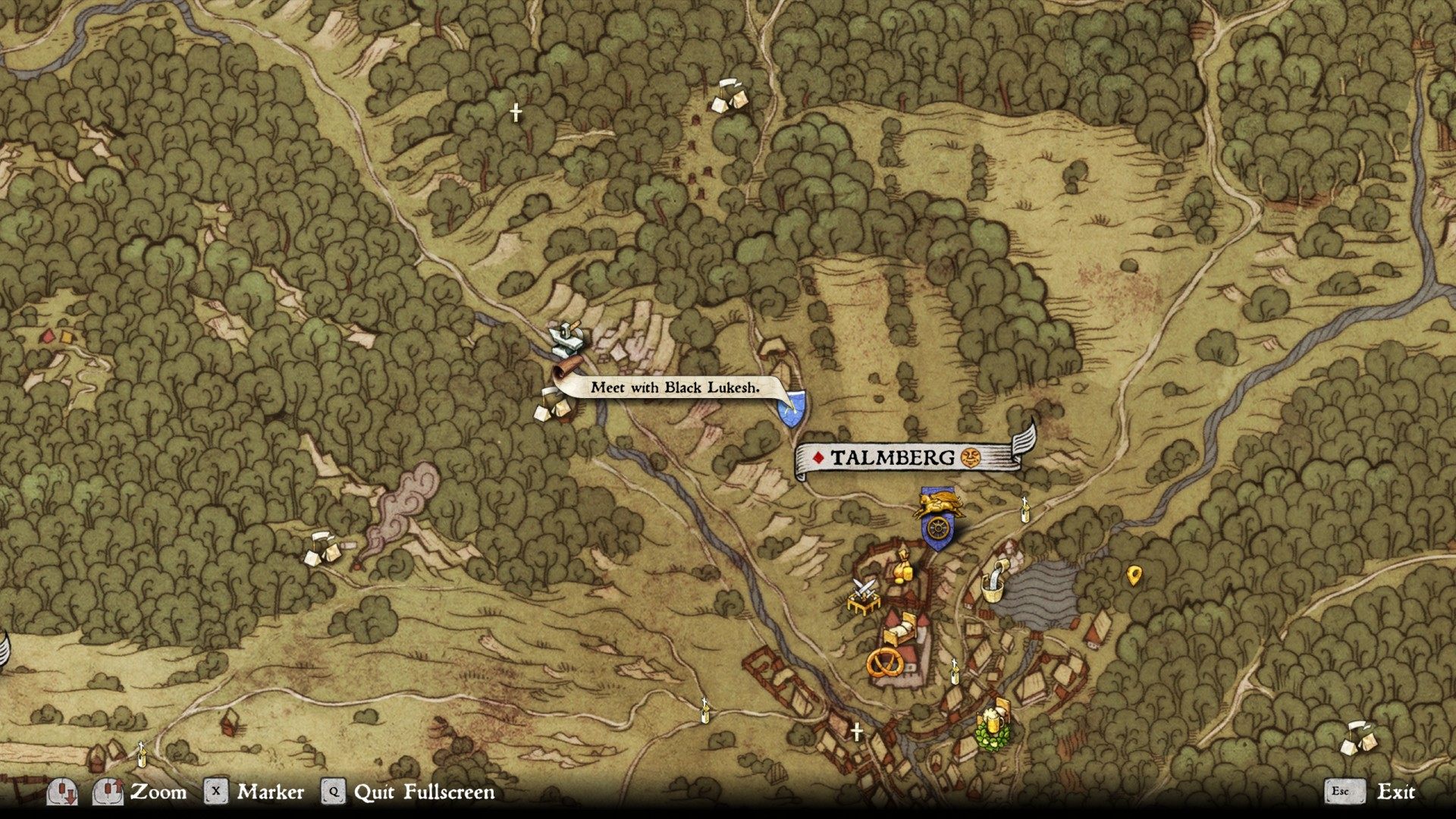This screenshot has width=1456, height=819.
Task: Click the blue shield quest objective marker
Action: pyautogui.click(x=791, y=408)
